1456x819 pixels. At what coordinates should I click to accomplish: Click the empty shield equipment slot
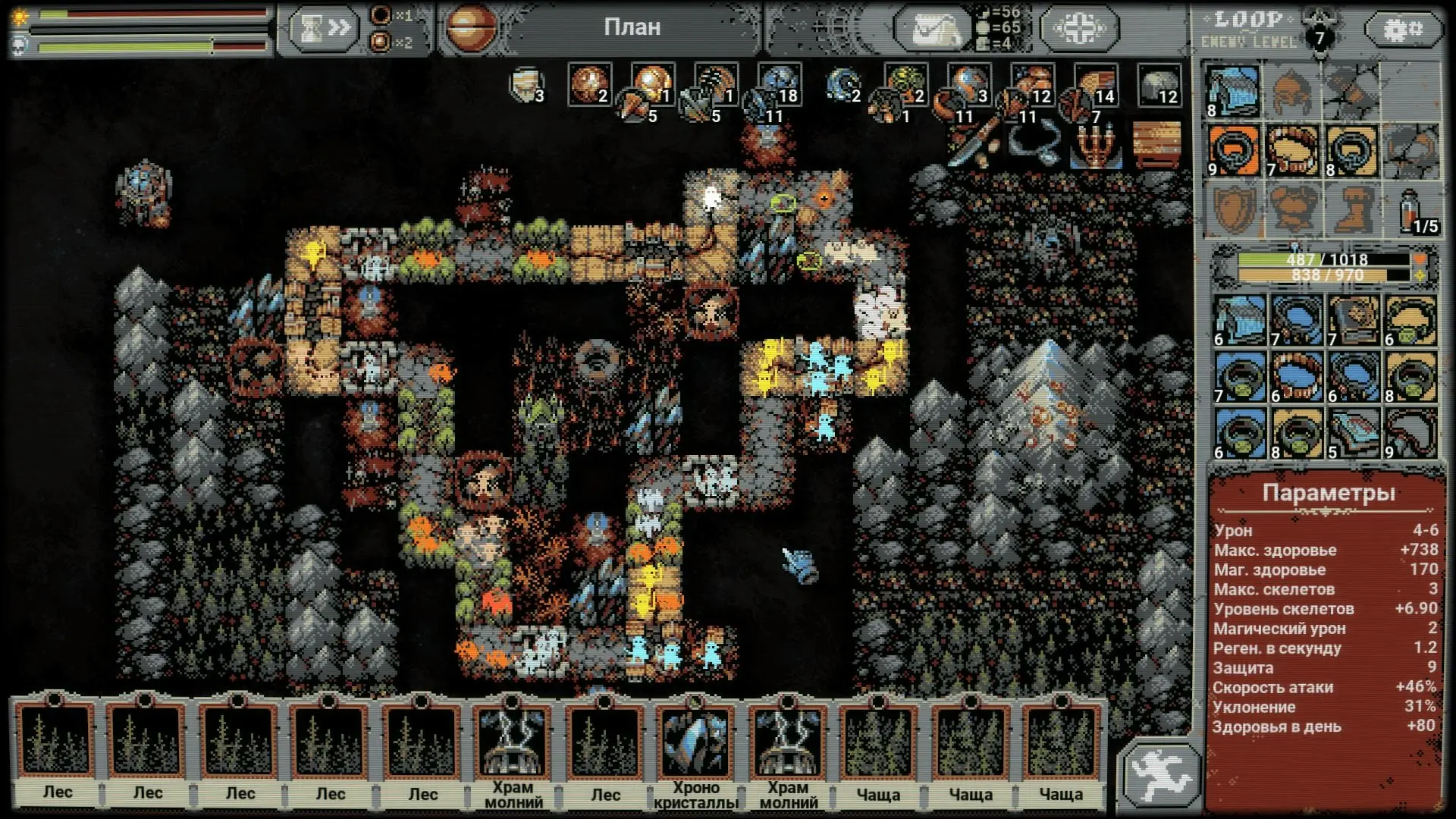(1233, 209)
